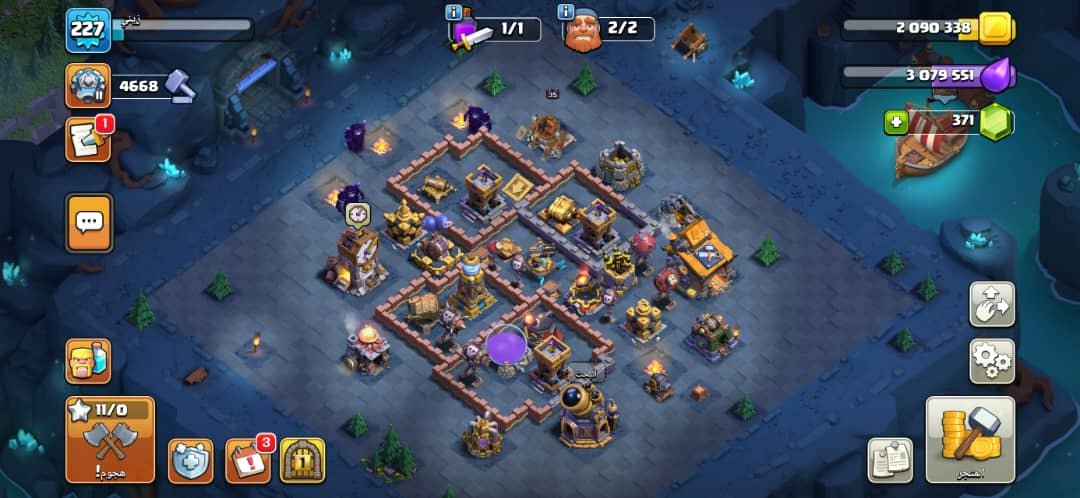Open the scroll icon with notification badge
Viewport: 1080px width, 498px height.
coord(87,140)
